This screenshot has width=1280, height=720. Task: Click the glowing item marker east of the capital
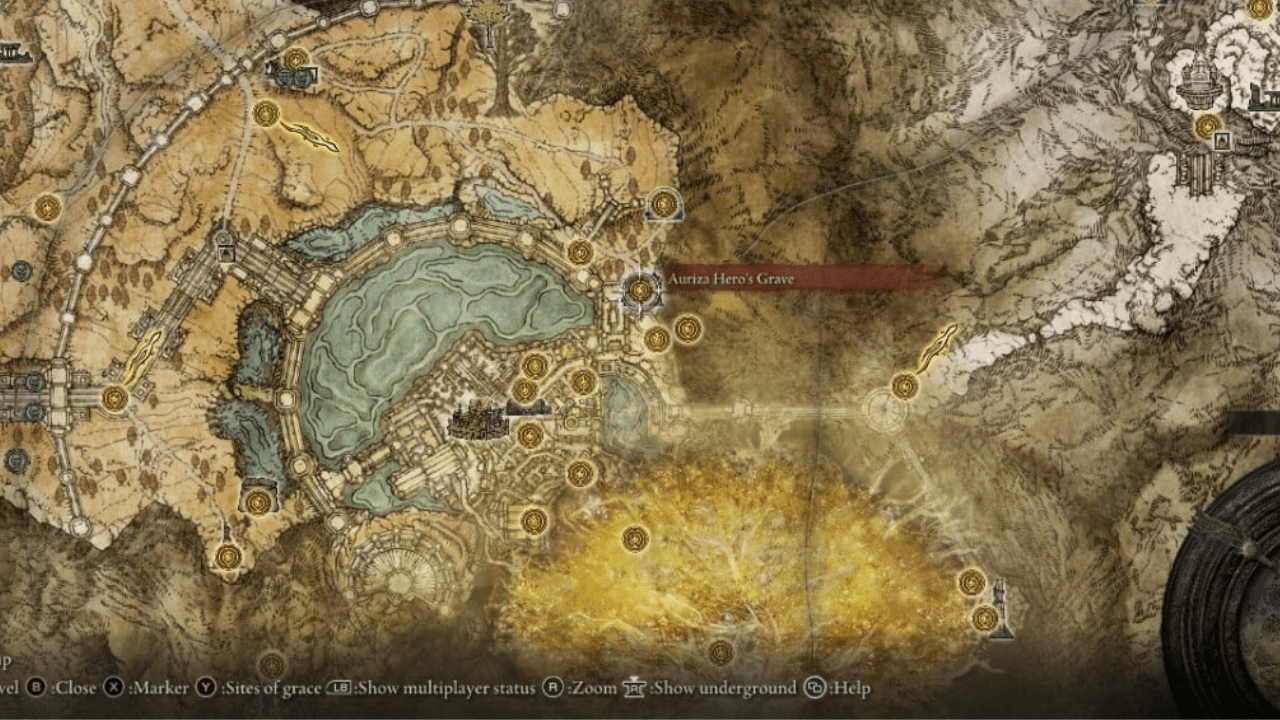point(938,345)
